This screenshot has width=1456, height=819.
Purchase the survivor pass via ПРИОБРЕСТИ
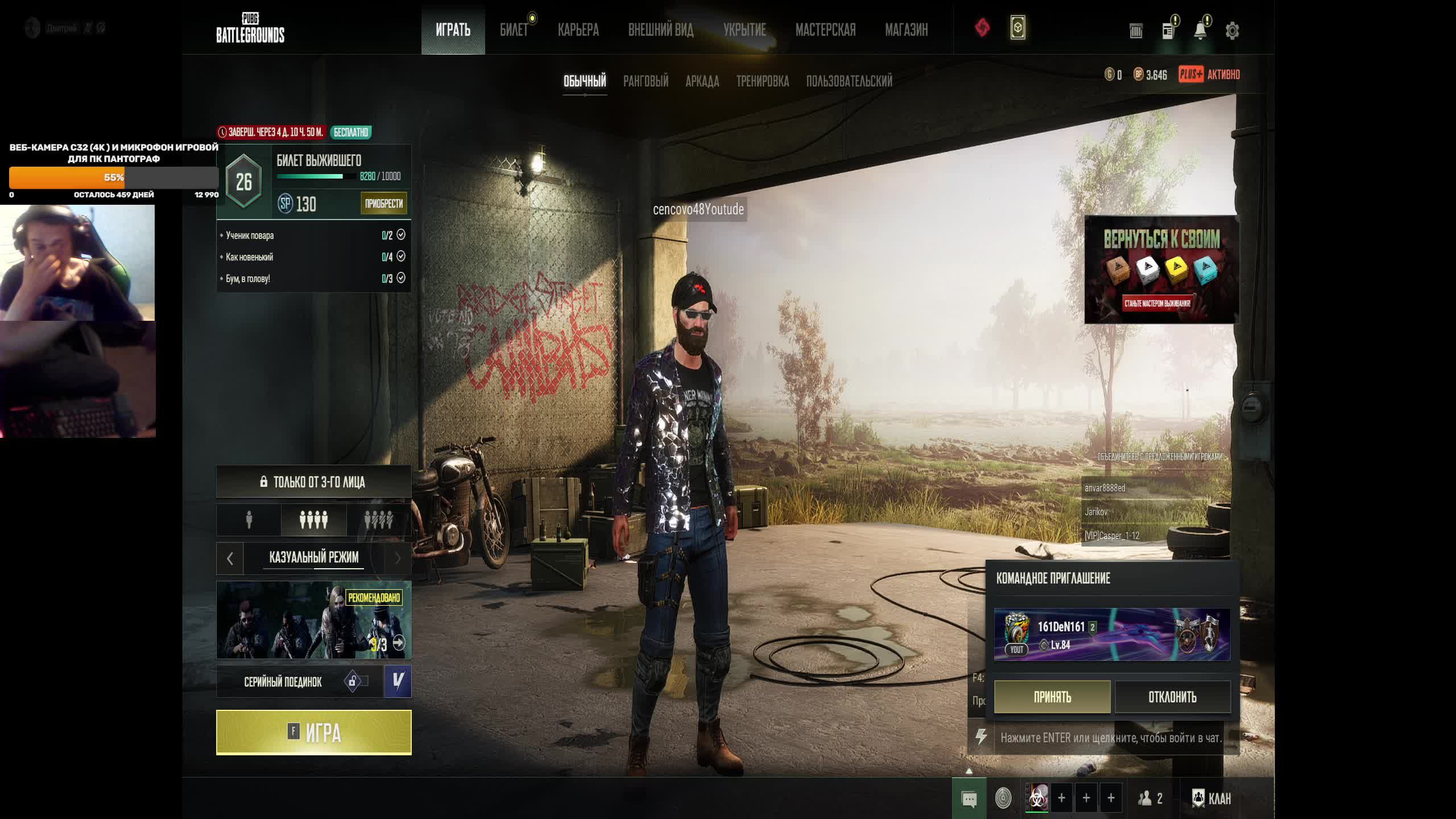383,204
